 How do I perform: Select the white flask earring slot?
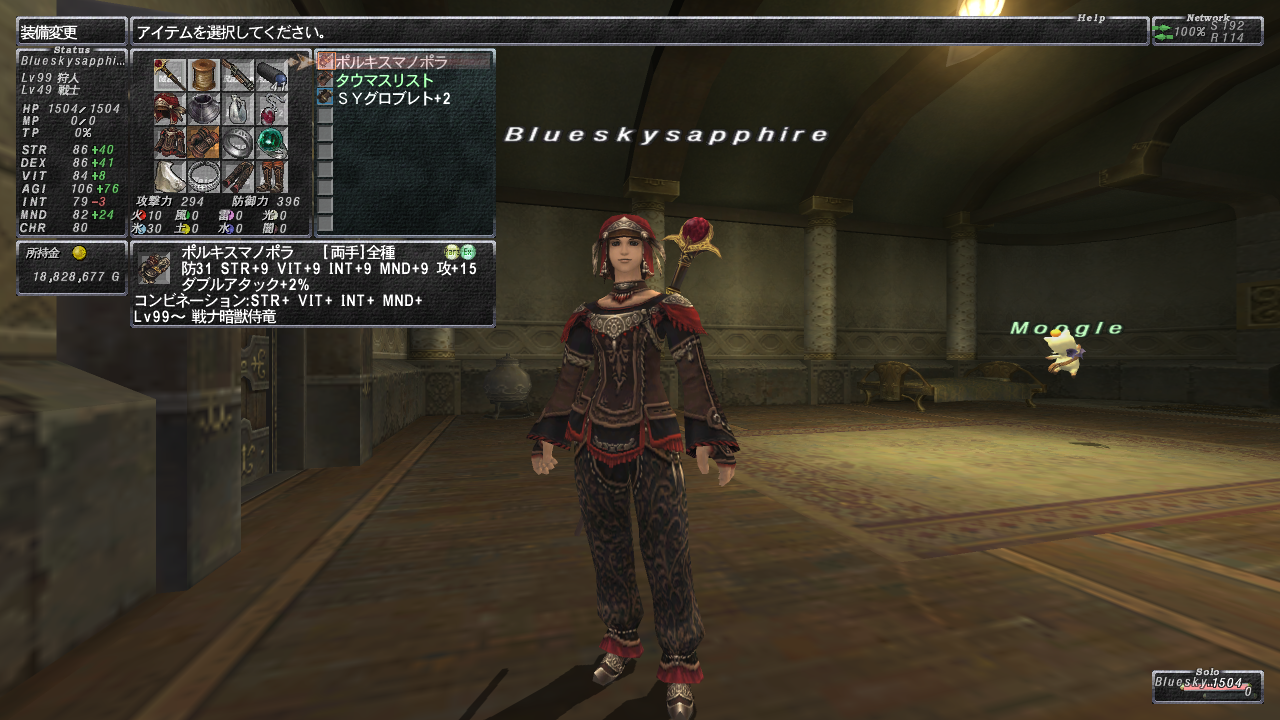click(x=237, y=109)
